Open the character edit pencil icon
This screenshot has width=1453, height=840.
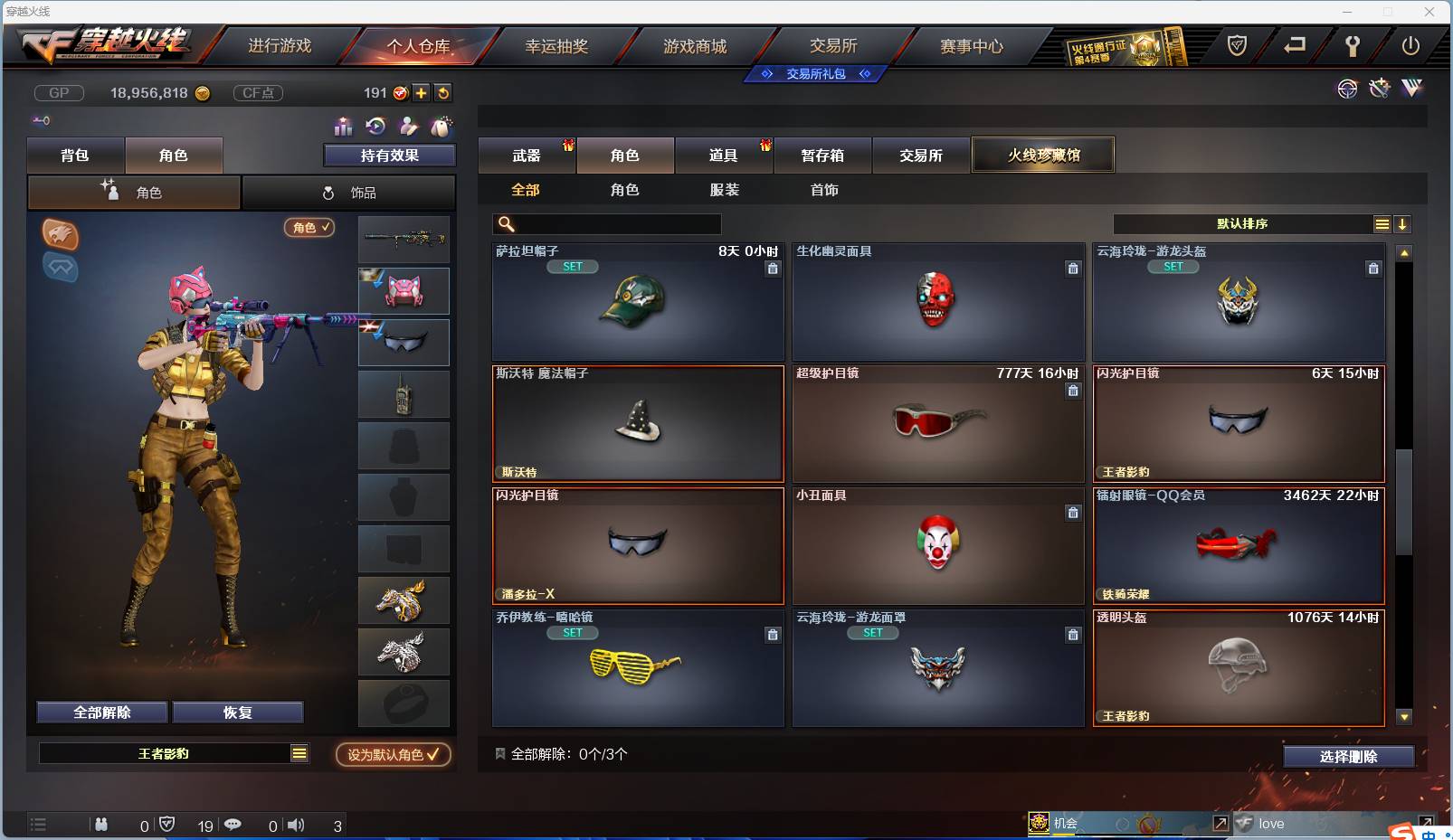point(409,127)
